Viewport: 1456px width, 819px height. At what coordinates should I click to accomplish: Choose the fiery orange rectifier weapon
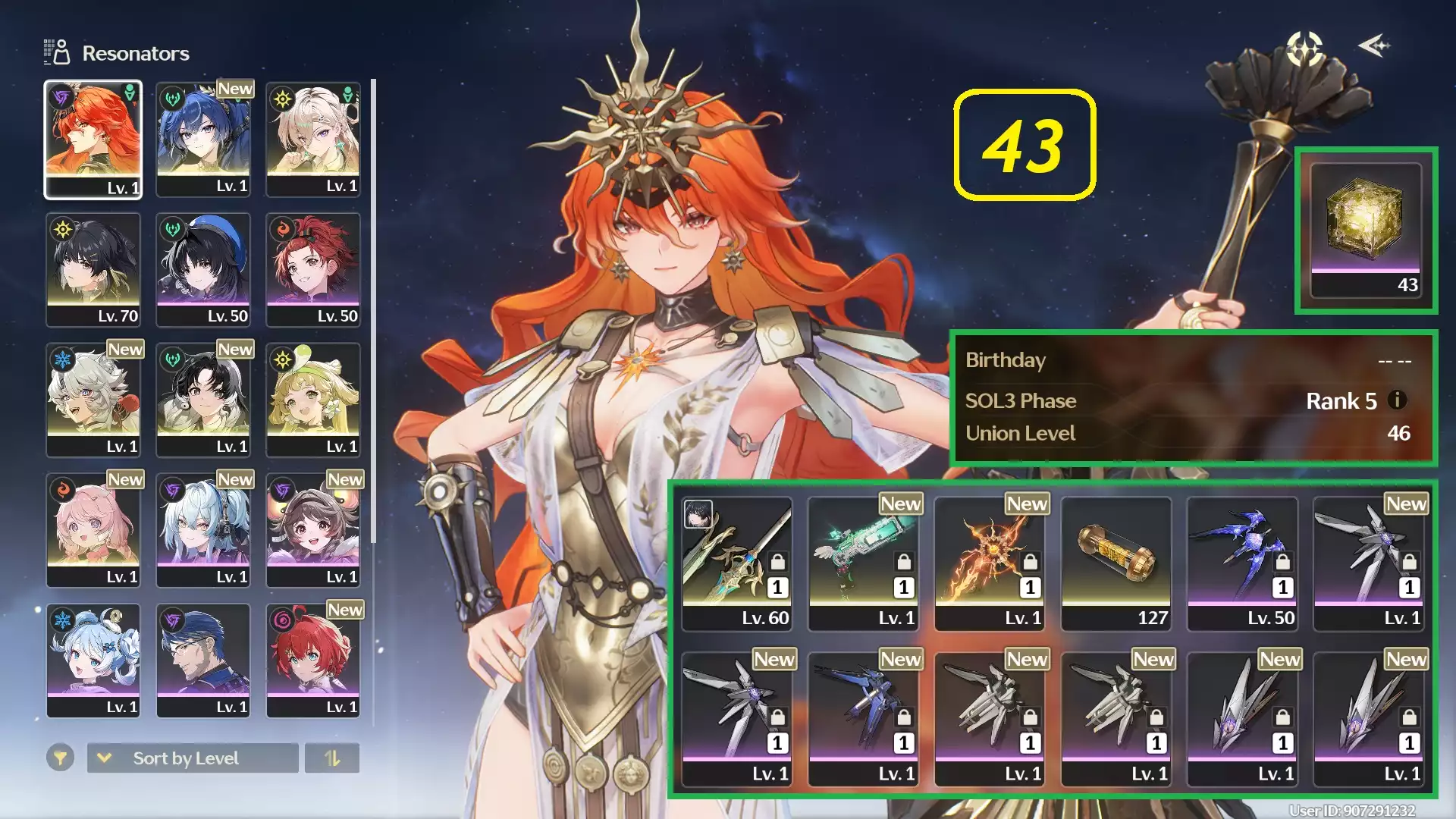[990, 563]
